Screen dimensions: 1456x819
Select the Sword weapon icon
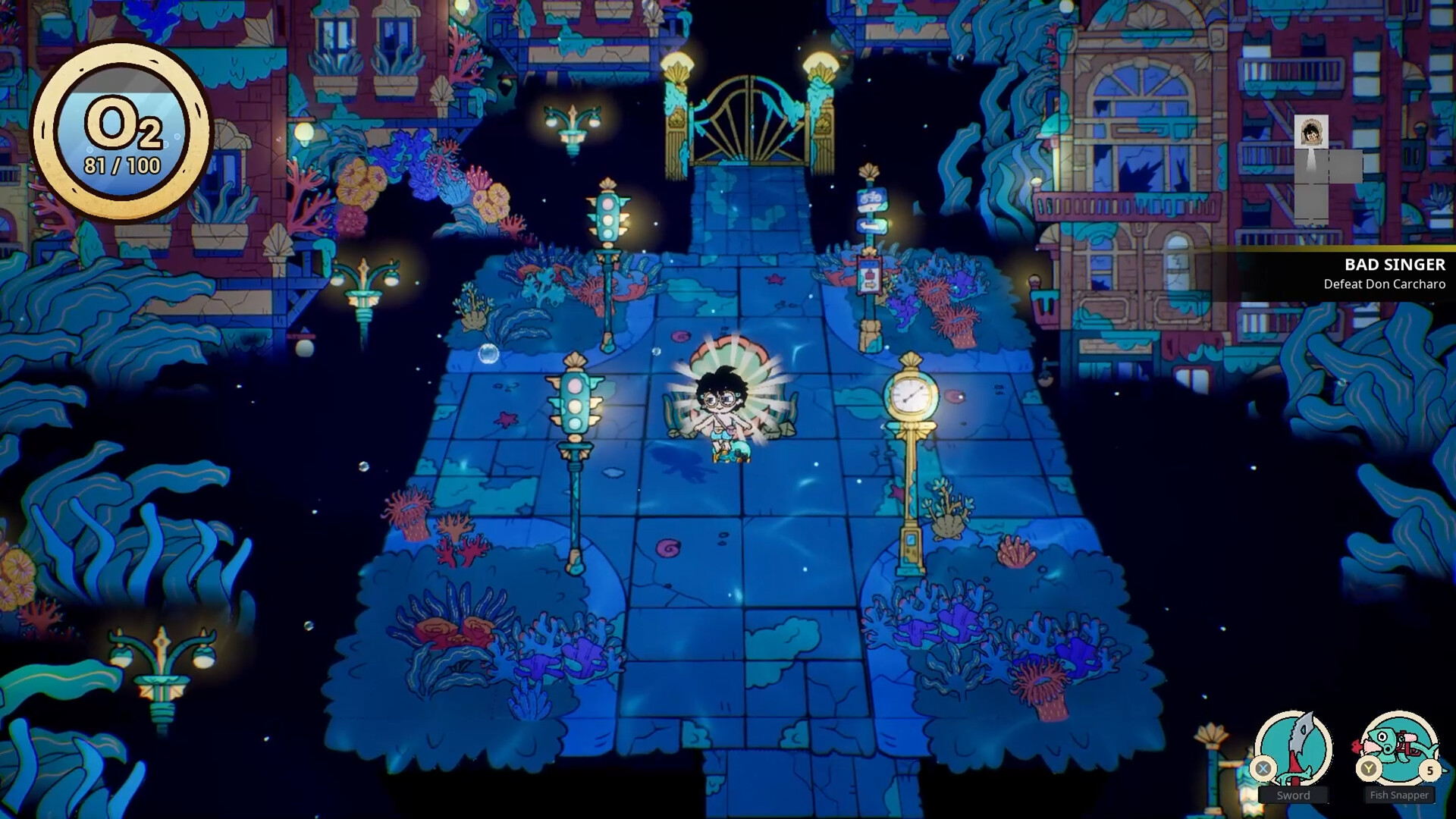1293,749
